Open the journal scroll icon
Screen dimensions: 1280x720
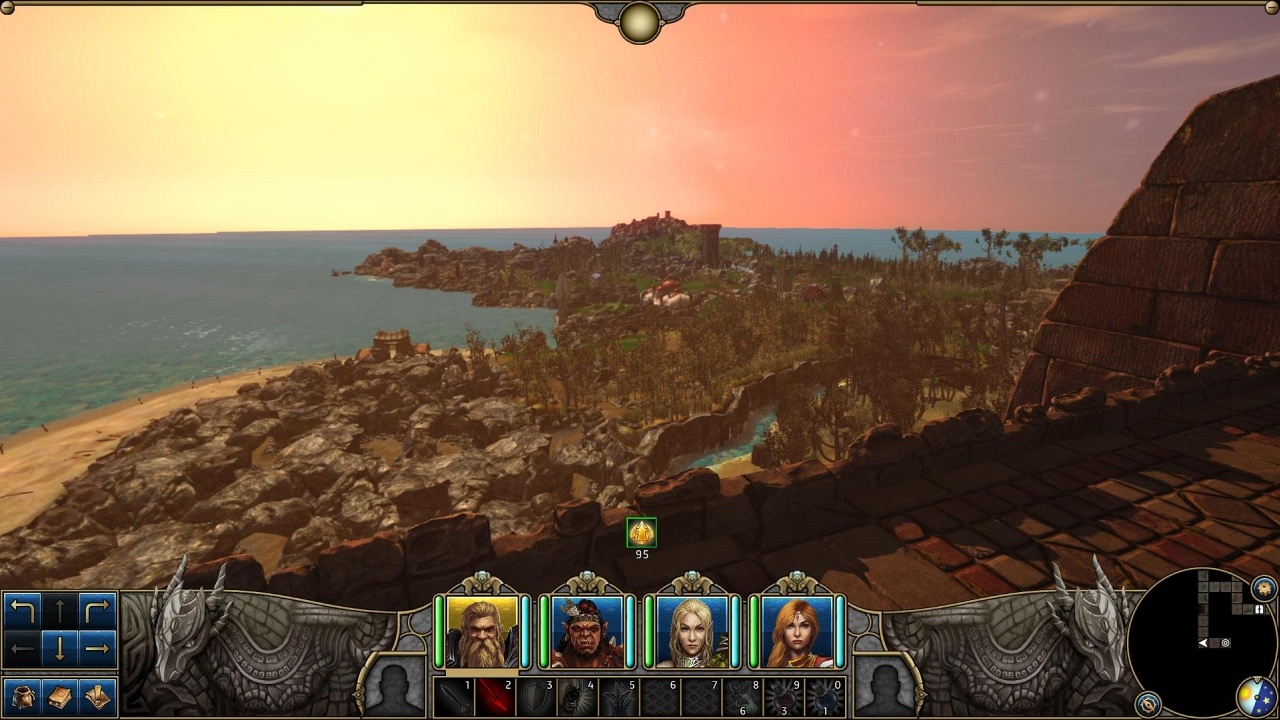[x=97, y=696]
